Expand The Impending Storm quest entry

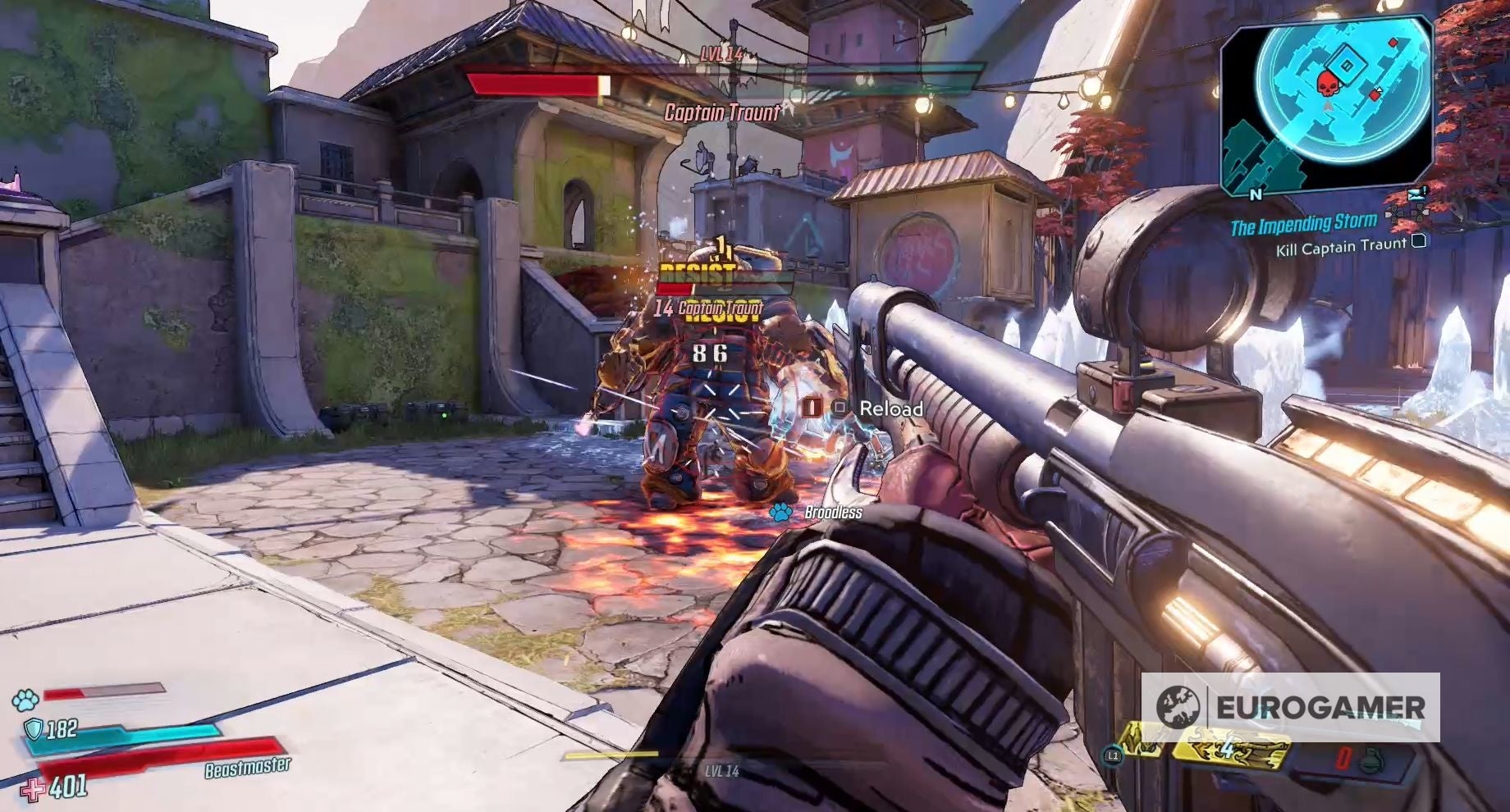click(x=1305, y=223)
